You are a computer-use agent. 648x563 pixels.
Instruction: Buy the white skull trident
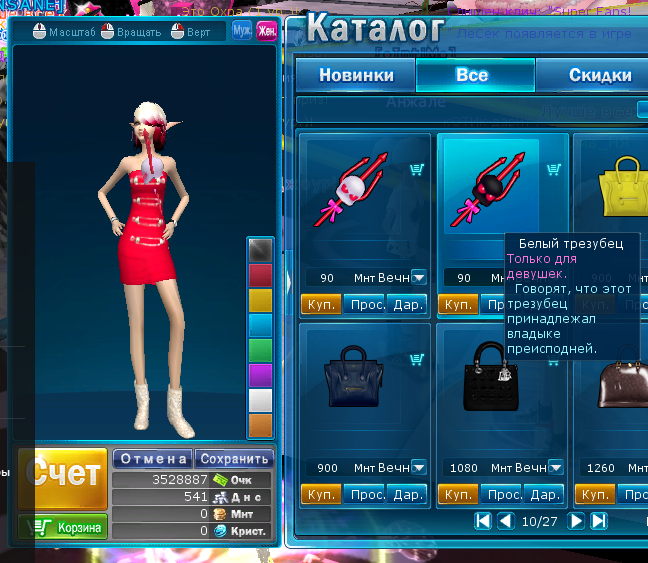coord(321,304)
